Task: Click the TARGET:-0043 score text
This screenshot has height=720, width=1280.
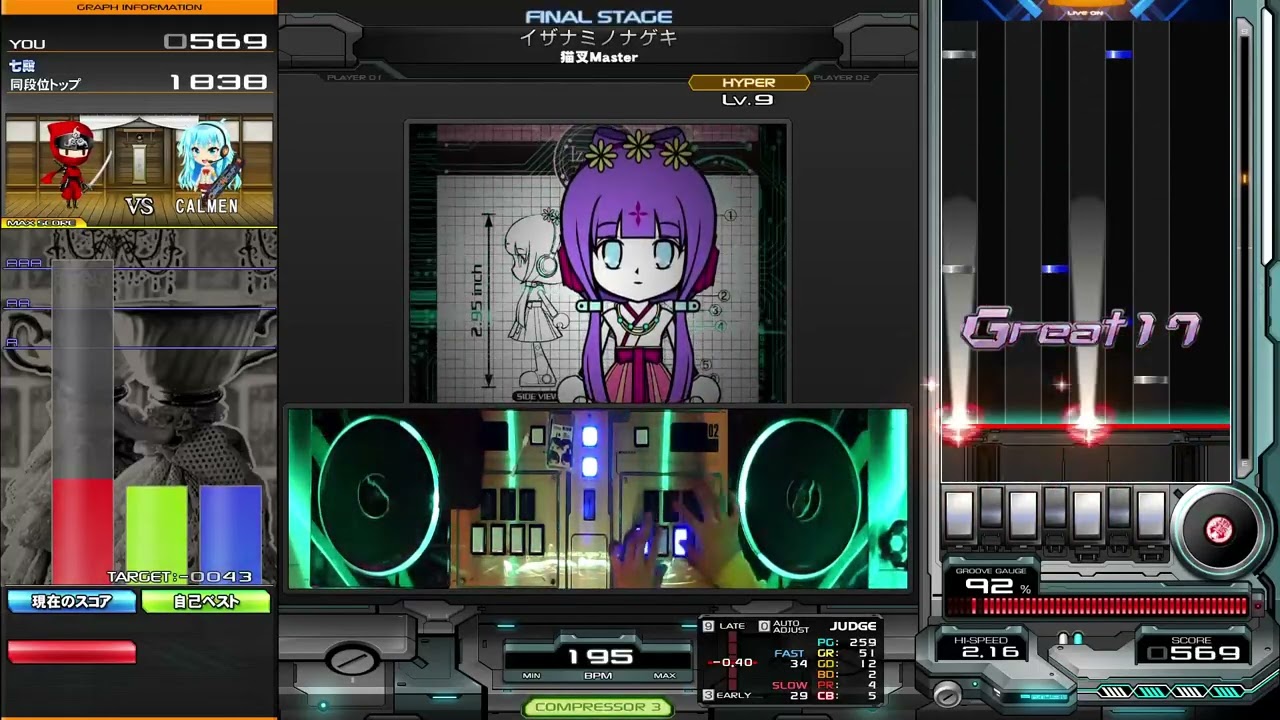Action: (x=177, y=576)
